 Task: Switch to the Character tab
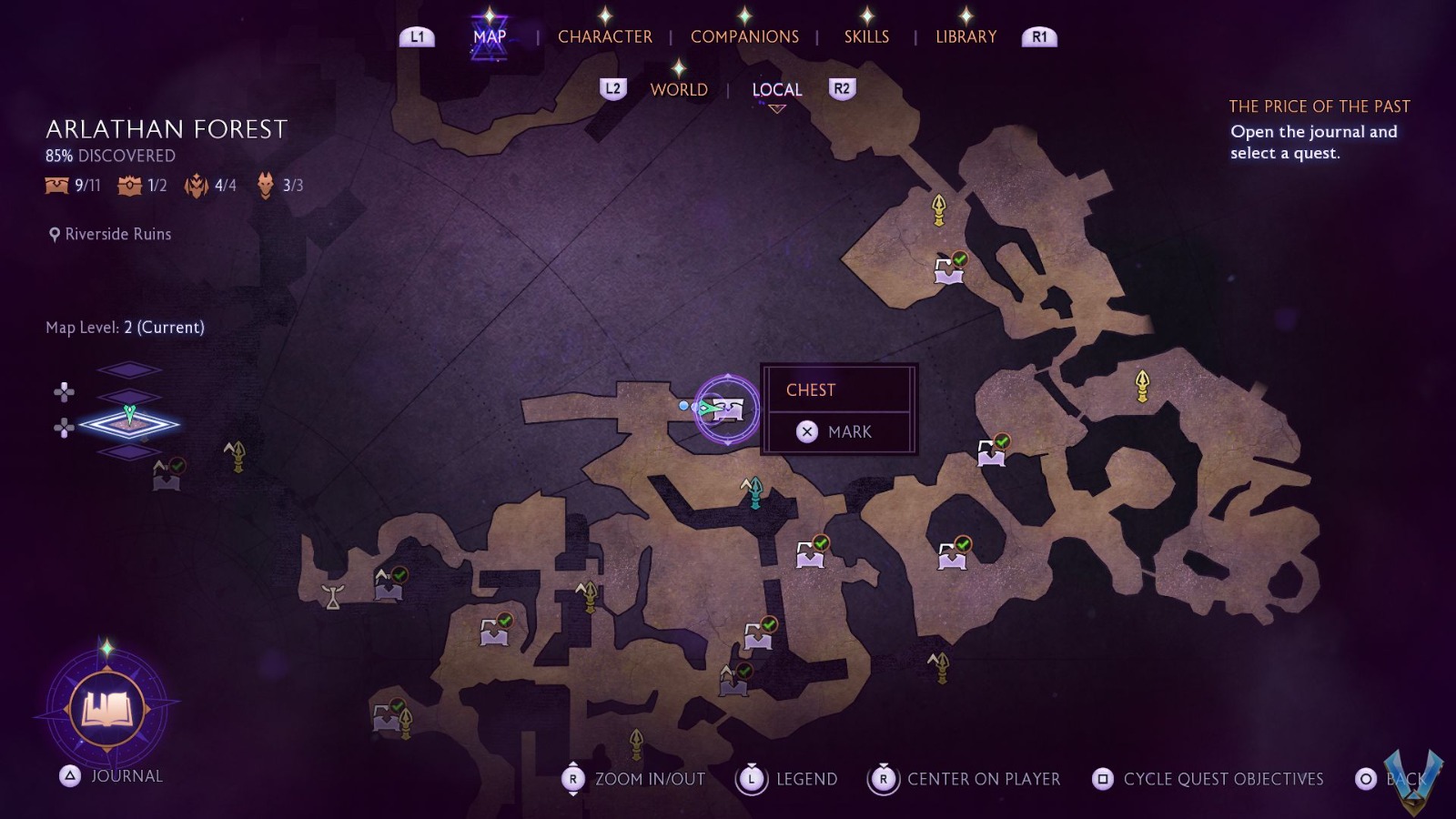[x=604, y=36]
